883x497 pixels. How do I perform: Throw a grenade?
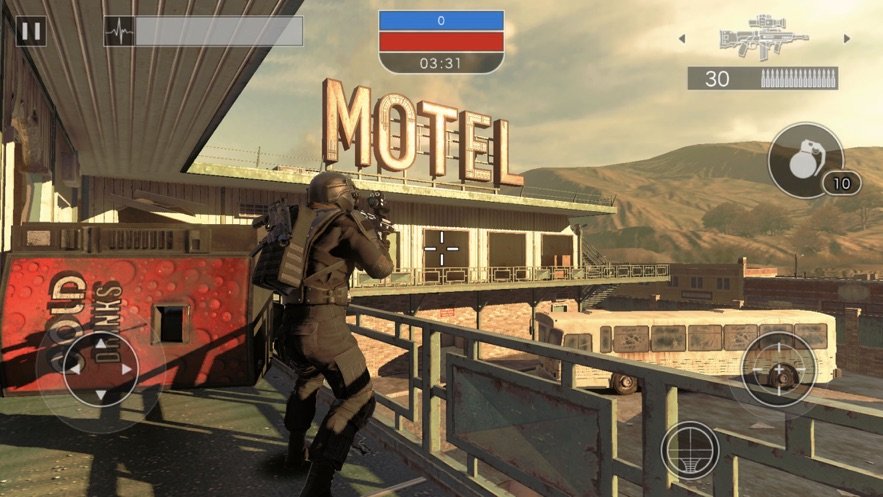pos(805,160)
